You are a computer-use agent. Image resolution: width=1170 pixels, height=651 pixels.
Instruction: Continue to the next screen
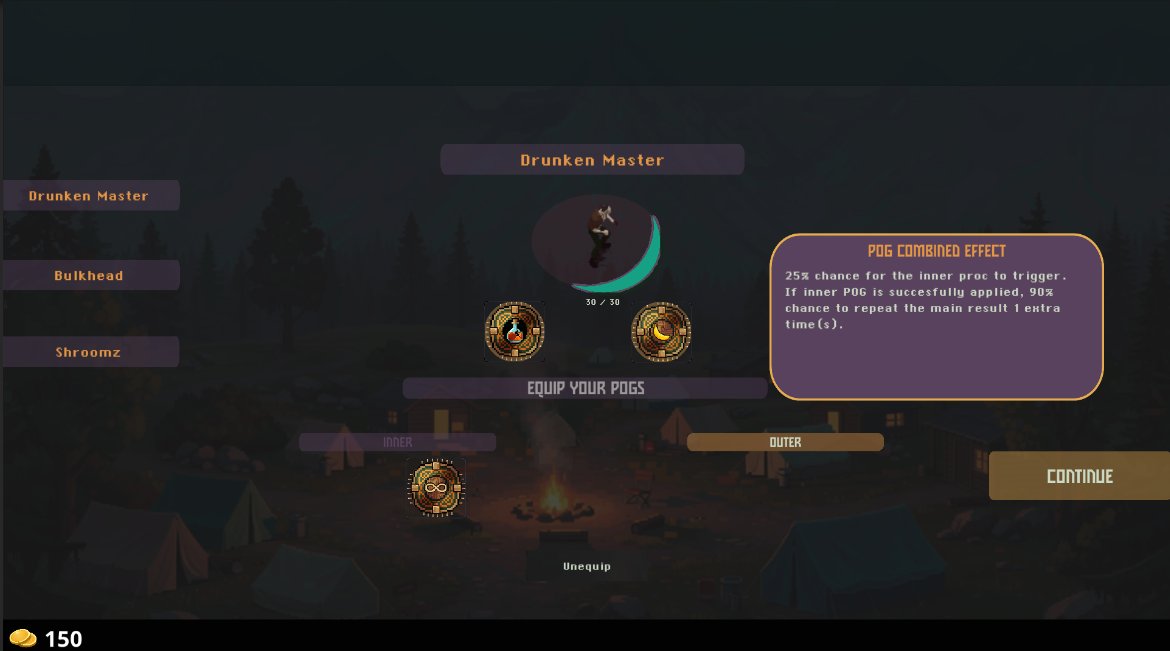[1079, 476]
